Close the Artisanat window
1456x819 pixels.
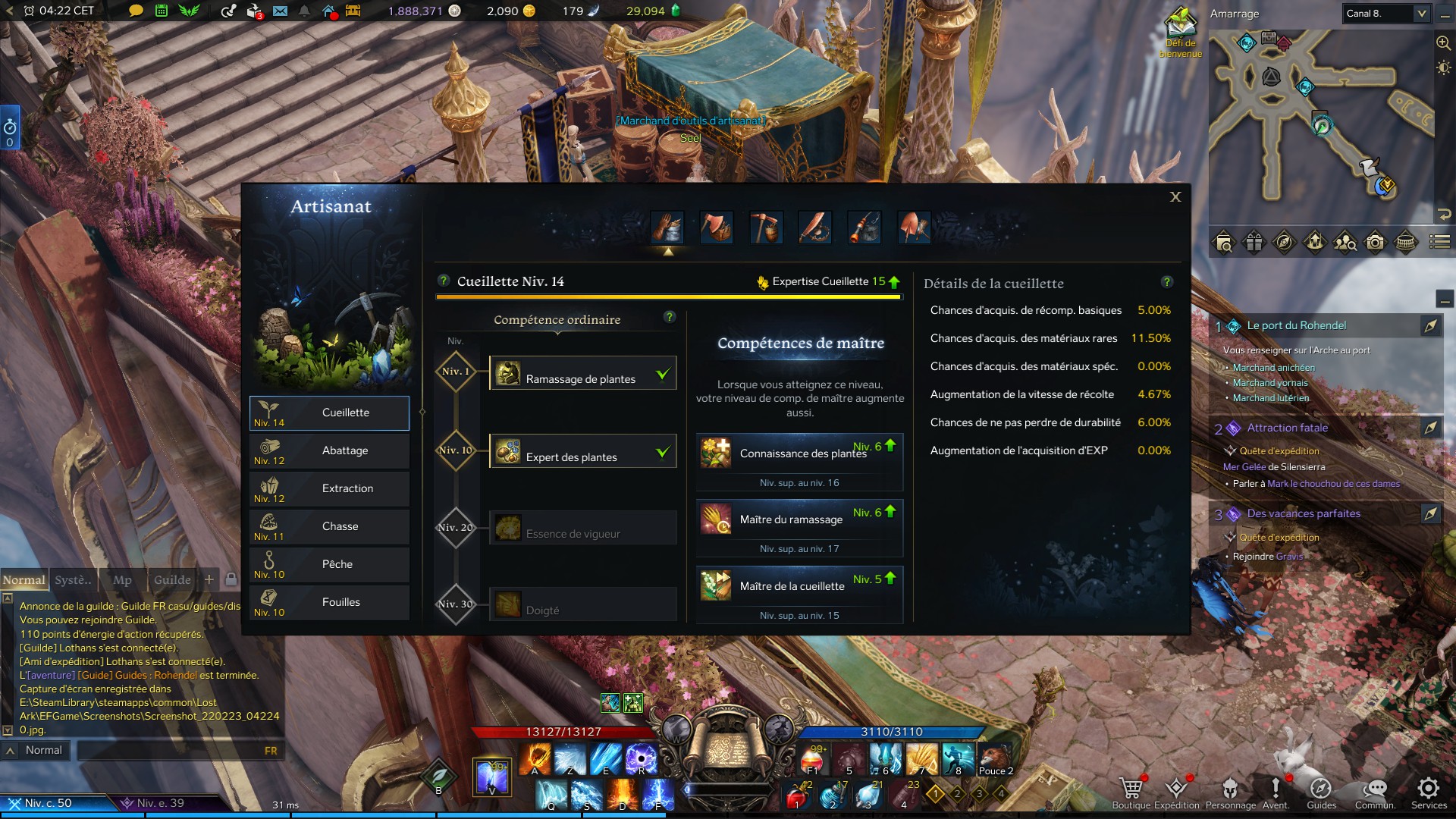pyautogui.click(x=1175, y=197)
